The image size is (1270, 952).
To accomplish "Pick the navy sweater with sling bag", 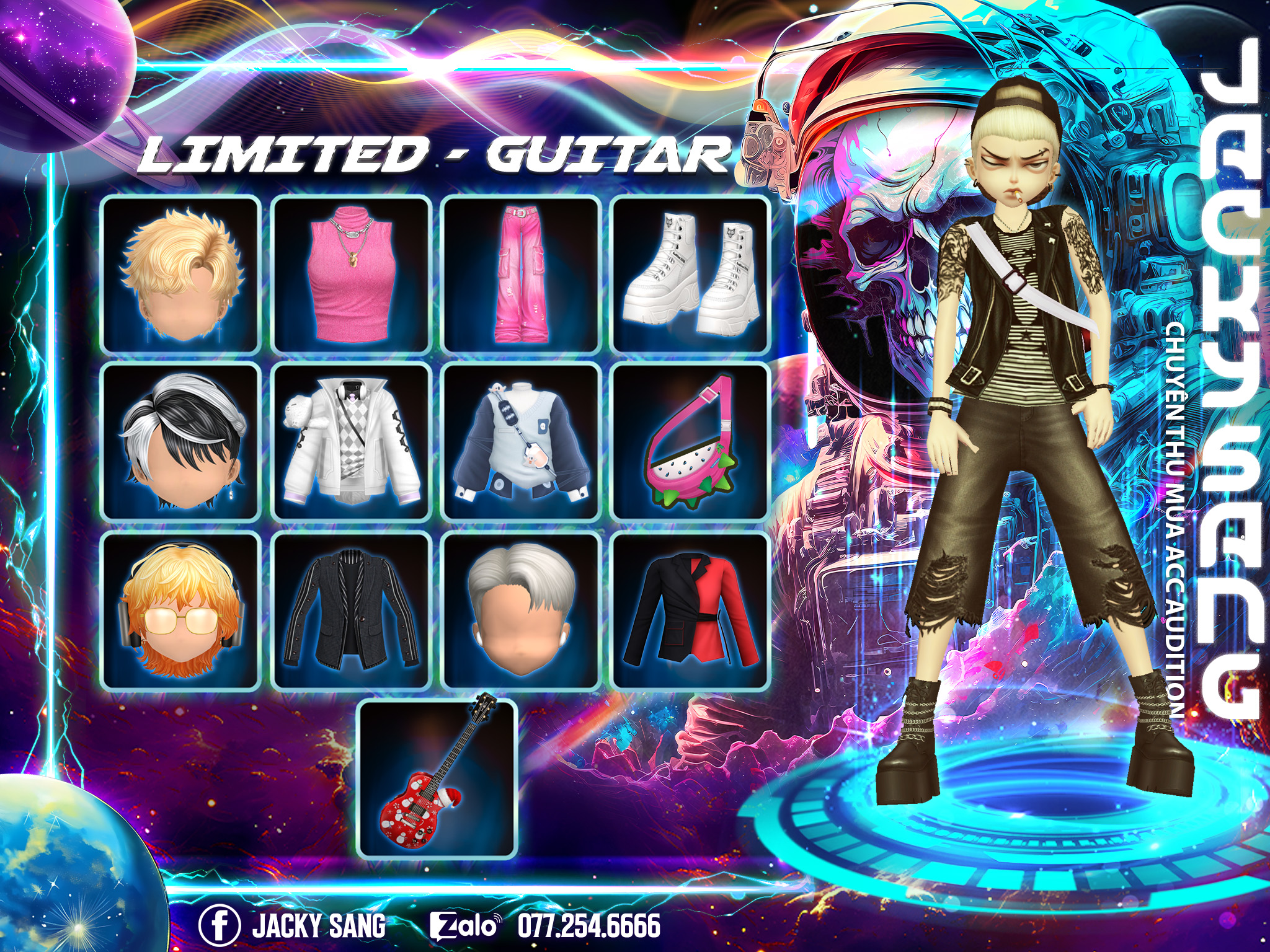I will click(x=521, y=442).
